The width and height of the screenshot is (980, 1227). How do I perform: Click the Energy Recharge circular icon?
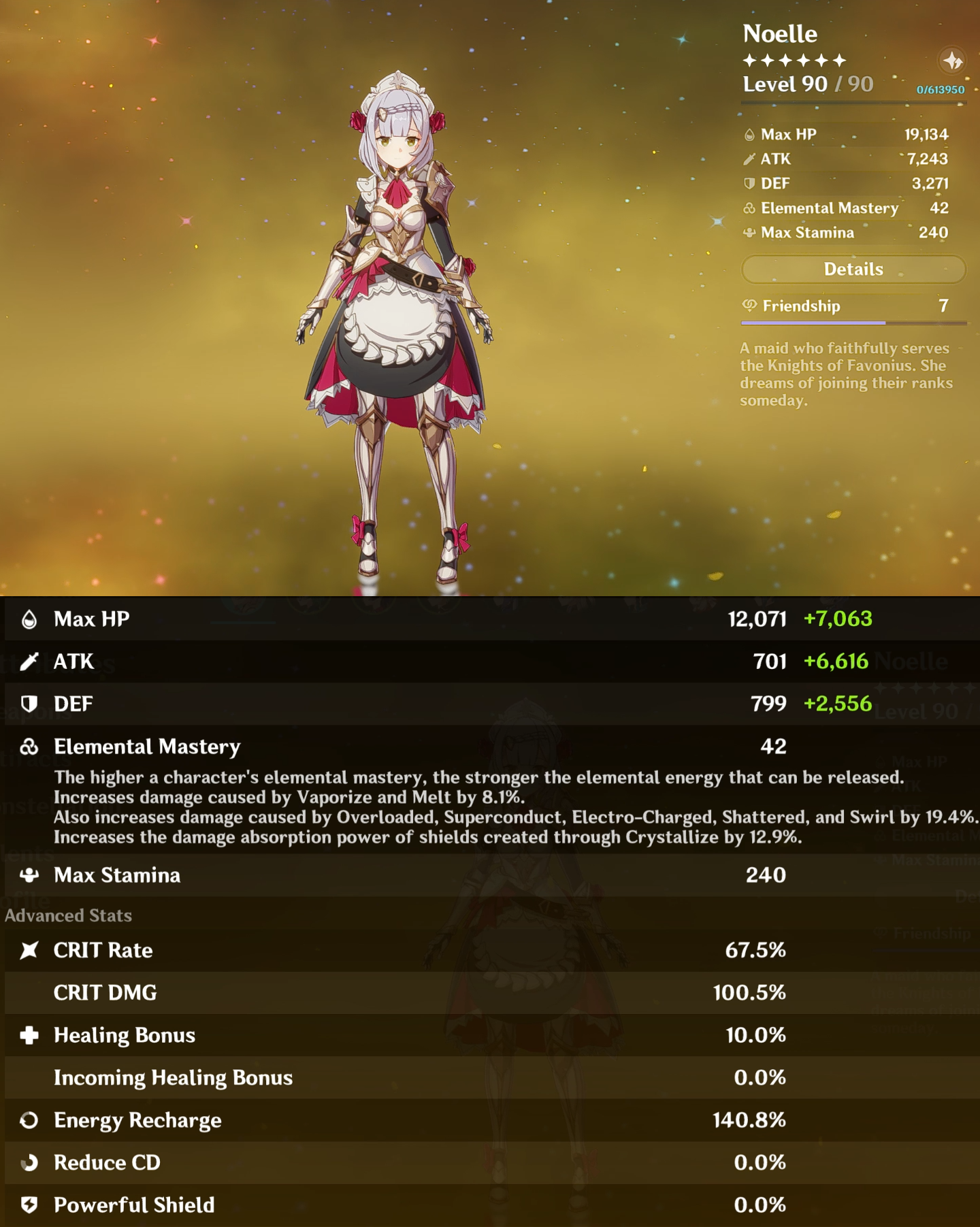[x=29, y=1120]
